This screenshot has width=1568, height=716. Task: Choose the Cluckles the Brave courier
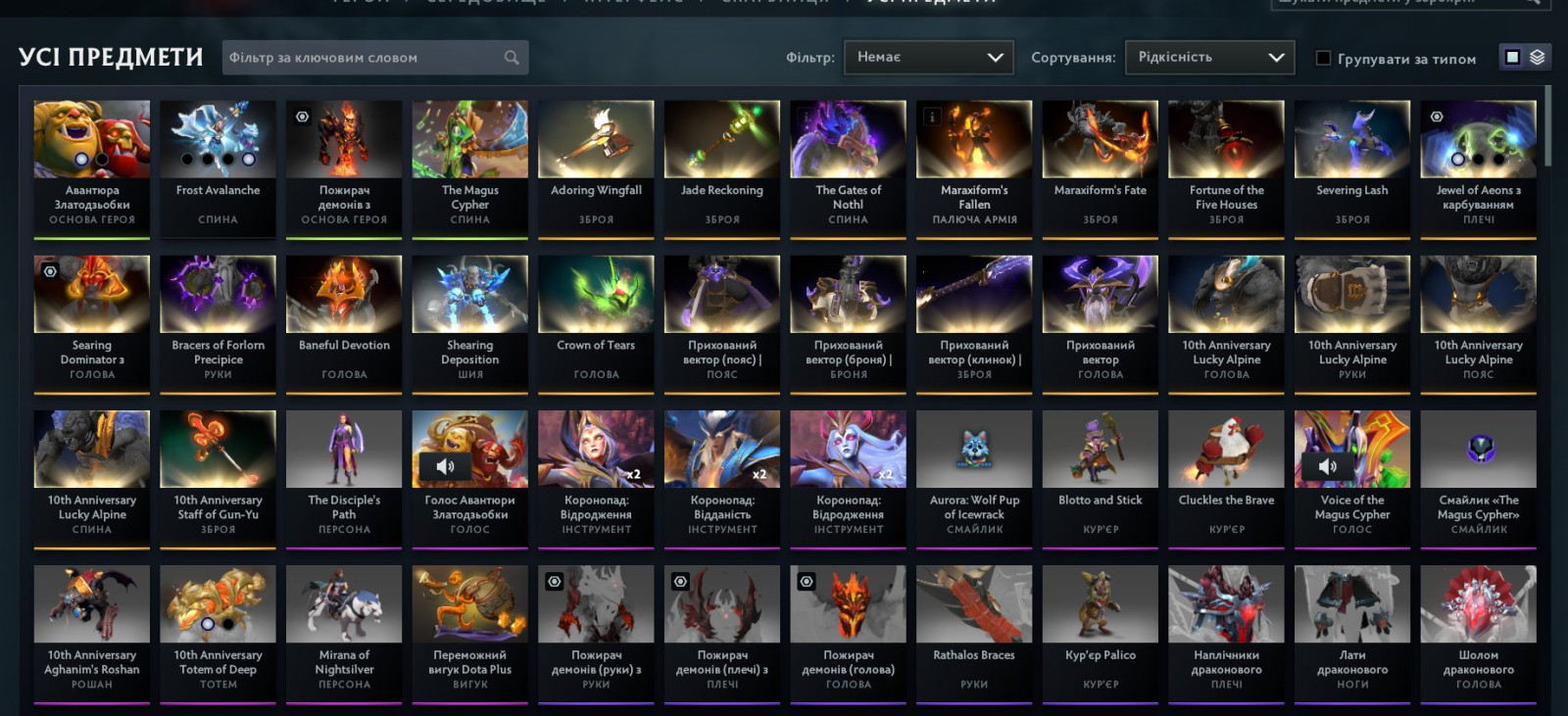[x=1226, y=476]
